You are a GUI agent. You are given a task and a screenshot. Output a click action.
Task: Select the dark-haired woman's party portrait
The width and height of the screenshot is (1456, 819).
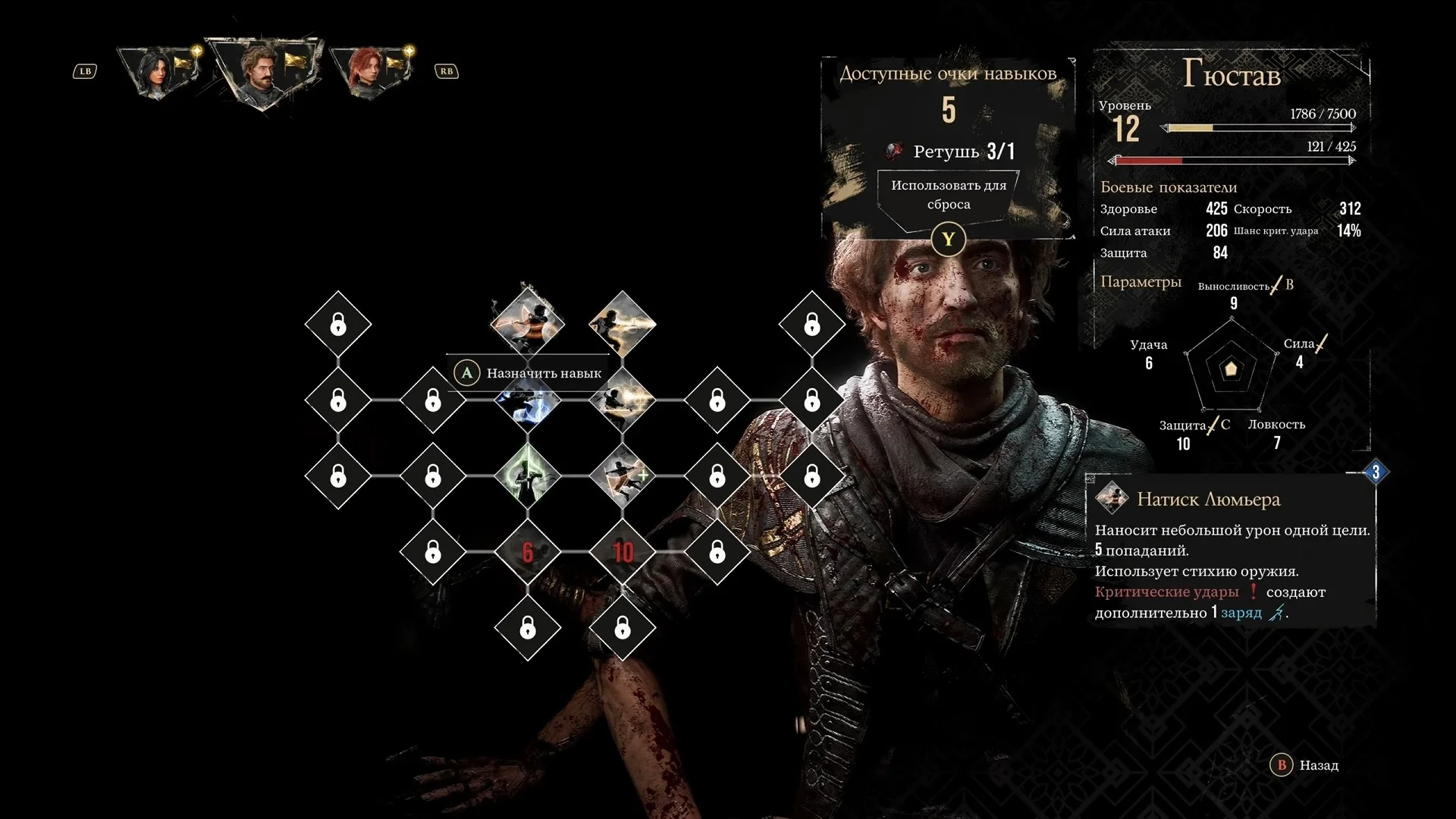(x=161, y=72)
